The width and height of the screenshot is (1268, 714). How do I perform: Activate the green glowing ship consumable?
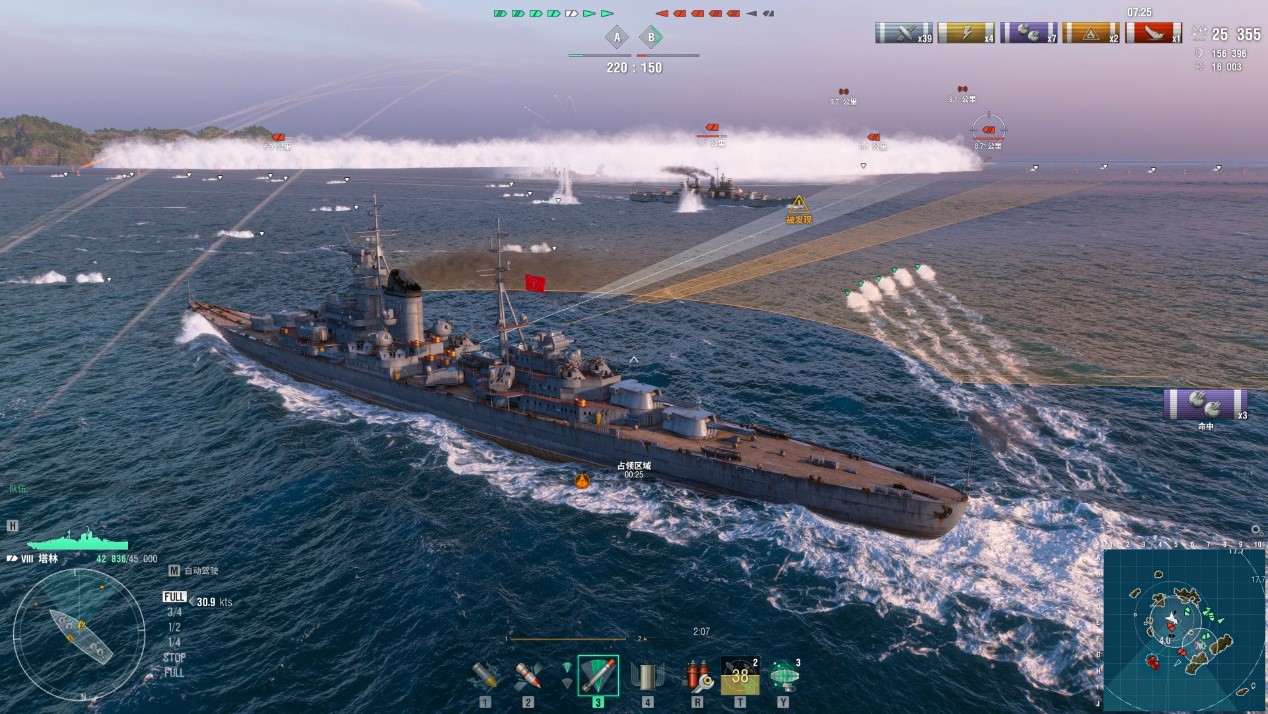click(783, 676)
